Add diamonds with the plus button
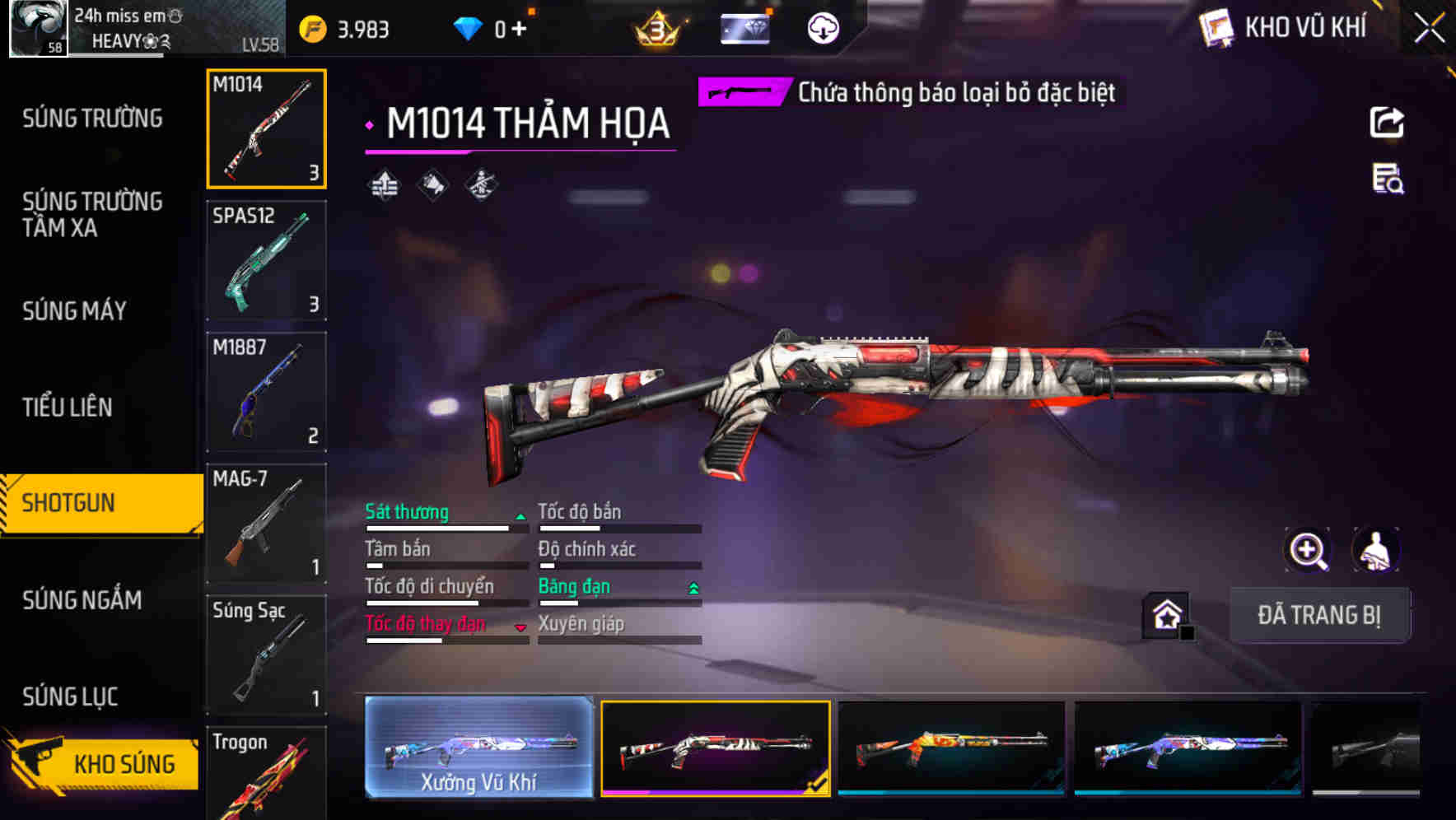This screenshot has height=820, width=1456. (519, 30)
